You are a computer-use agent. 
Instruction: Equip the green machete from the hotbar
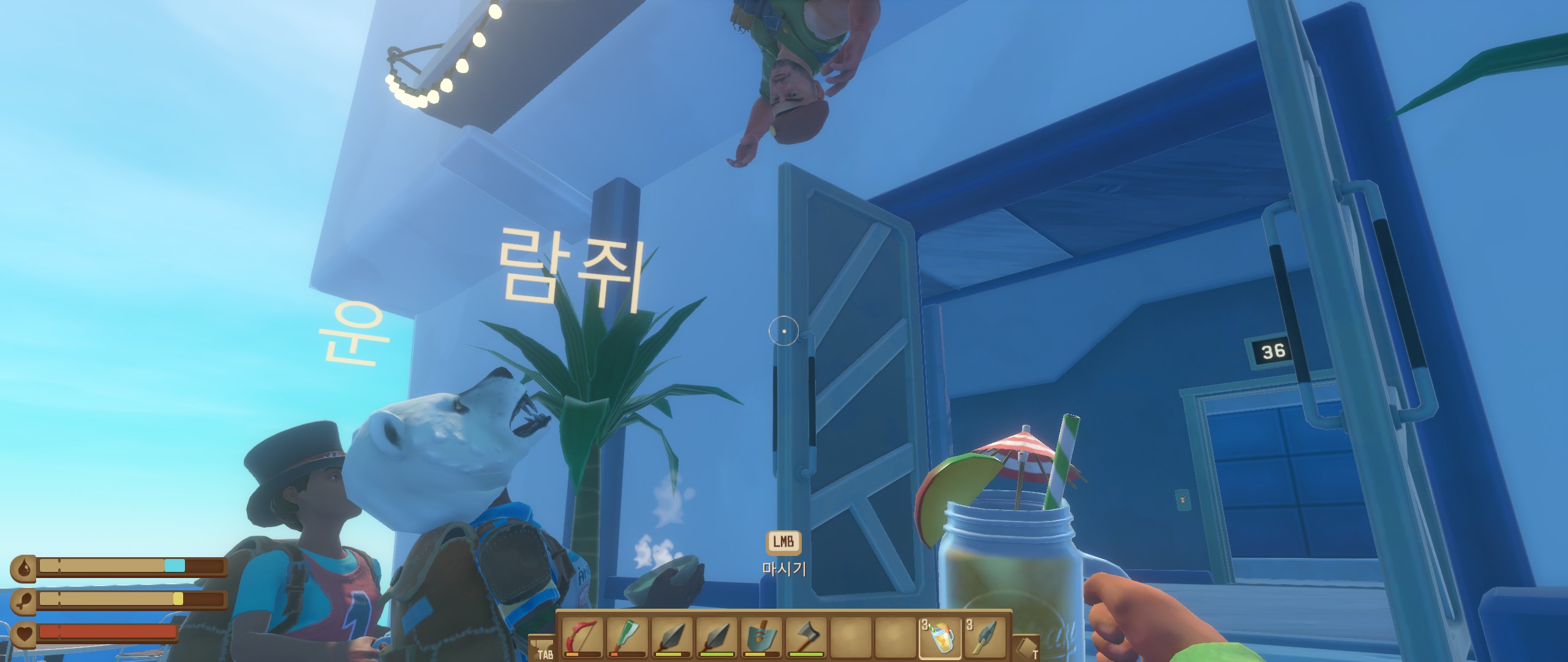click(627, 637)
